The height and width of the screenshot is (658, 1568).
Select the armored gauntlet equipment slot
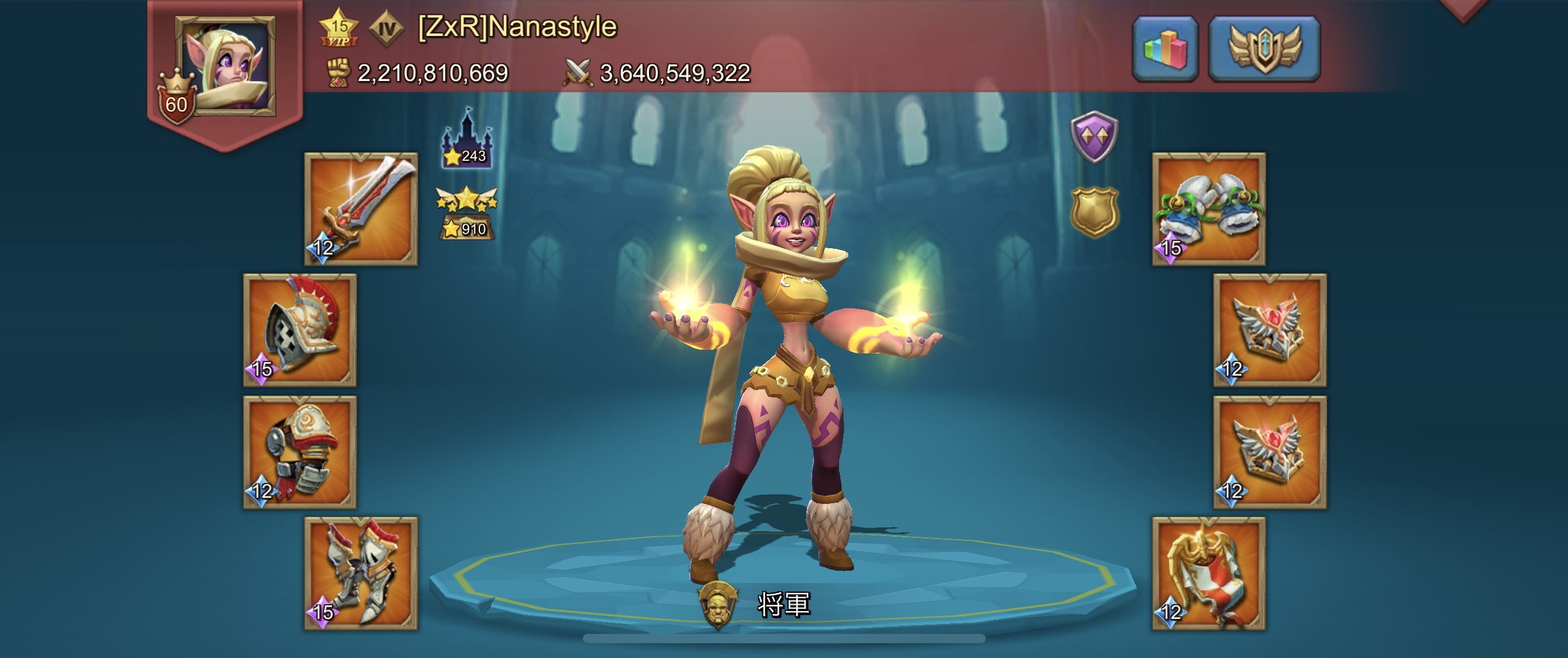300,452
